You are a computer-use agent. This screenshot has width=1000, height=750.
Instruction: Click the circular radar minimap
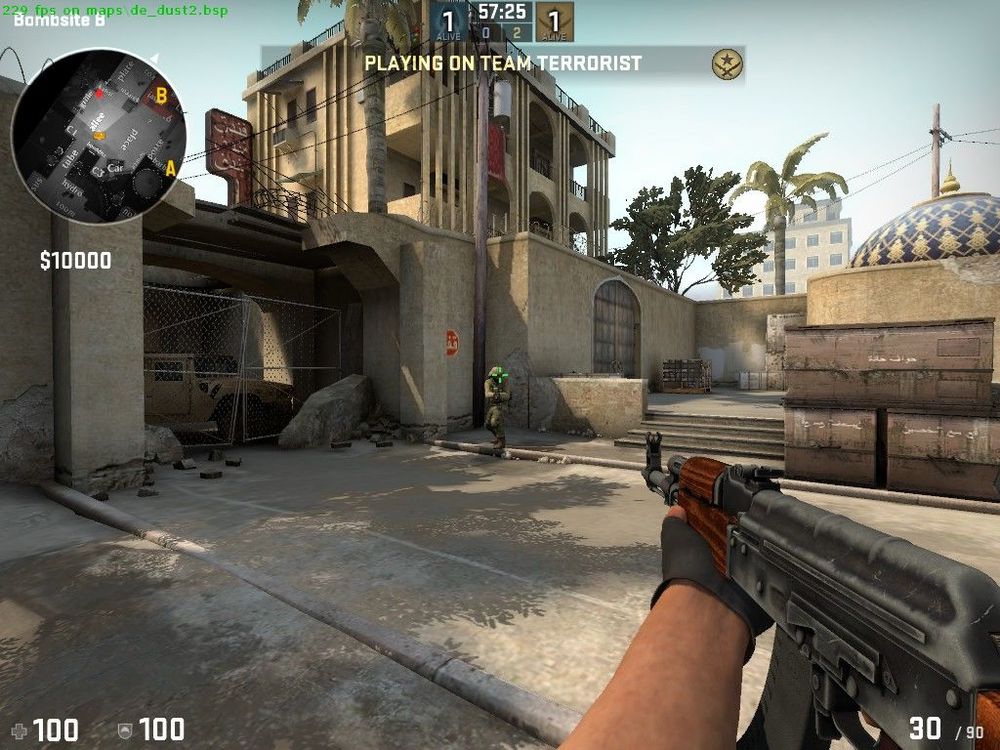pyautogui.click(x=98, y=135)
